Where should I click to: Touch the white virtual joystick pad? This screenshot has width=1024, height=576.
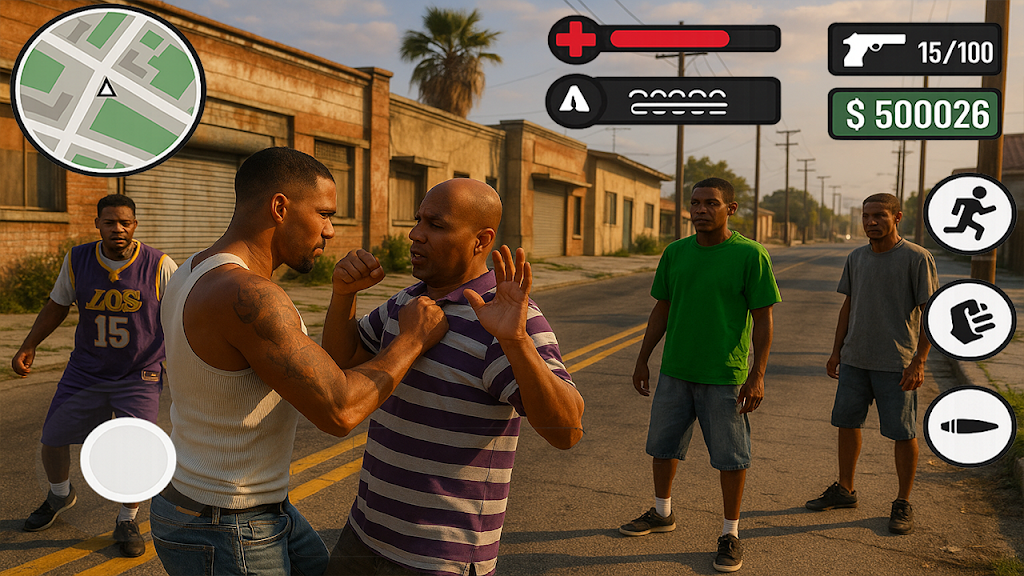click(x=128, y=460)
